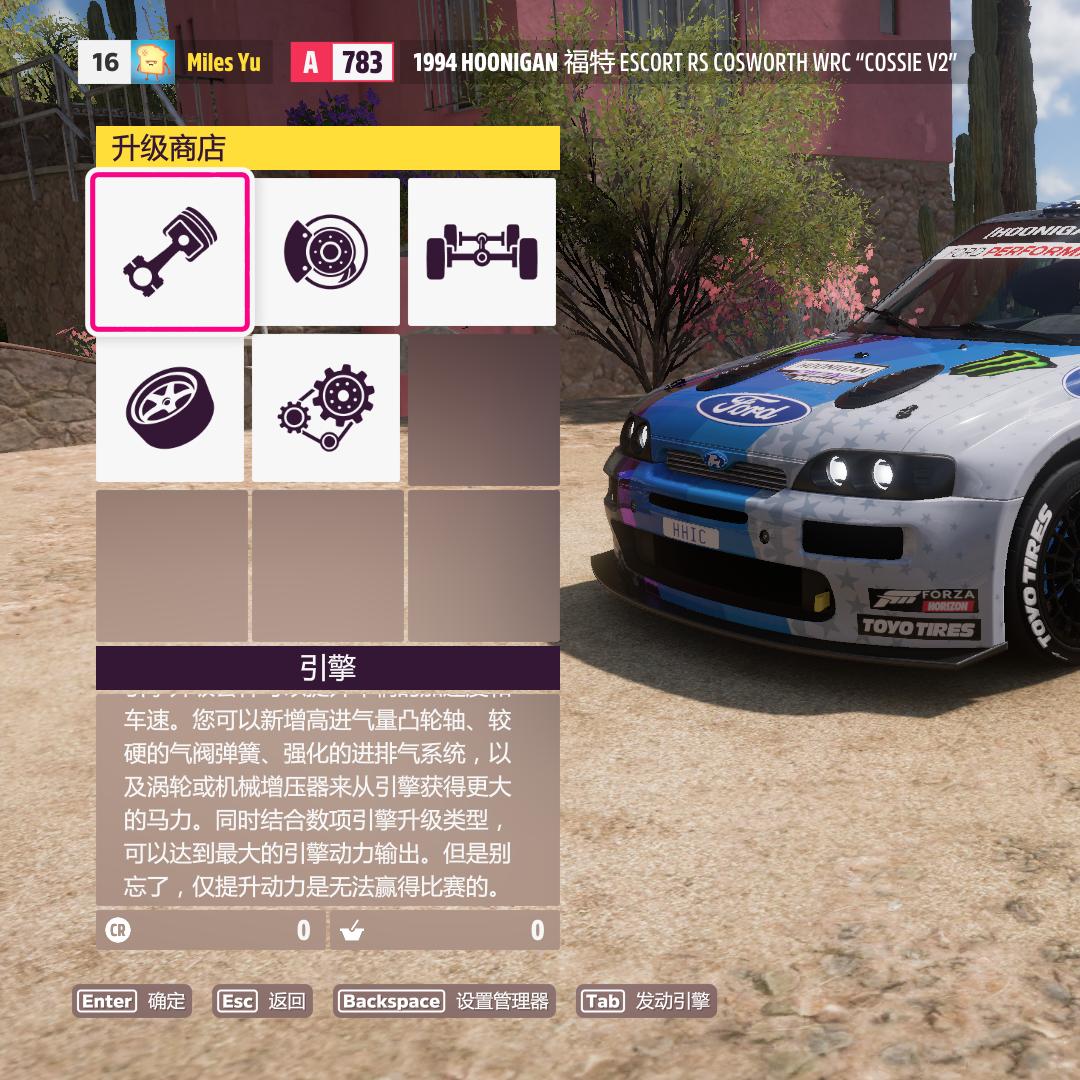1080x1080 pixels.
Task: Open the brake disc upgrade category
Action: (x=326, y=252)
